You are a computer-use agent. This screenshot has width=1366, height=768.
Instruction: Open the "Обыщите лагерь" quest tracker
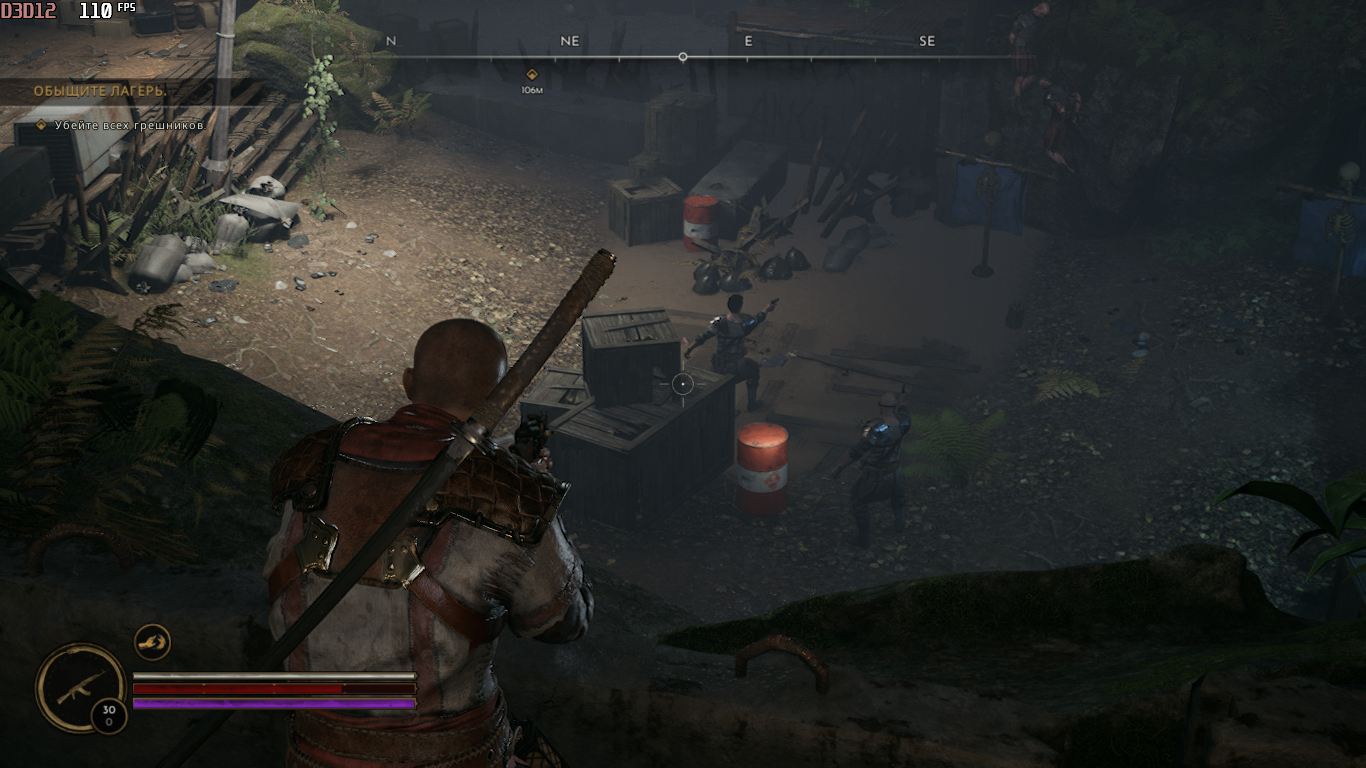100,91
